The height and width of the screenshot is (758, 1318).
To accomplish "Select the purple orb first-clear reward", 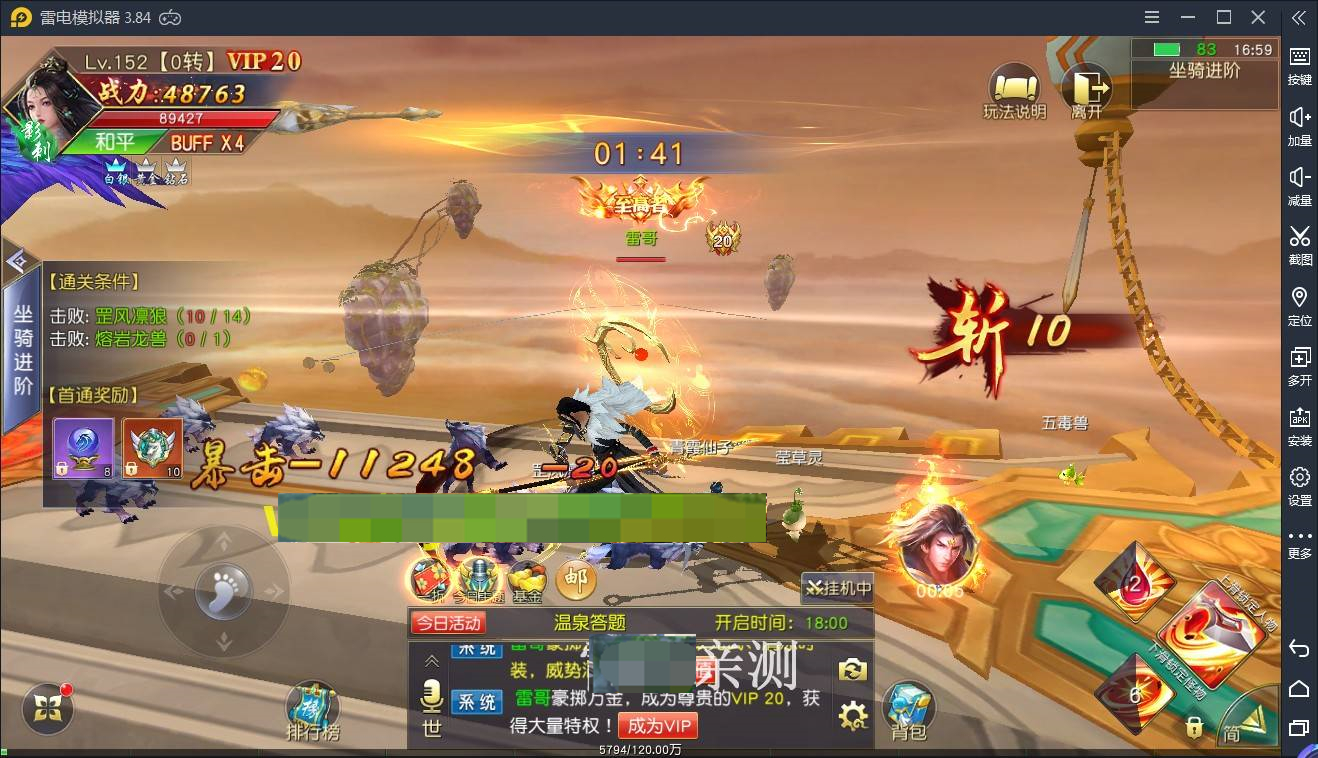I will tap(83, 447).
